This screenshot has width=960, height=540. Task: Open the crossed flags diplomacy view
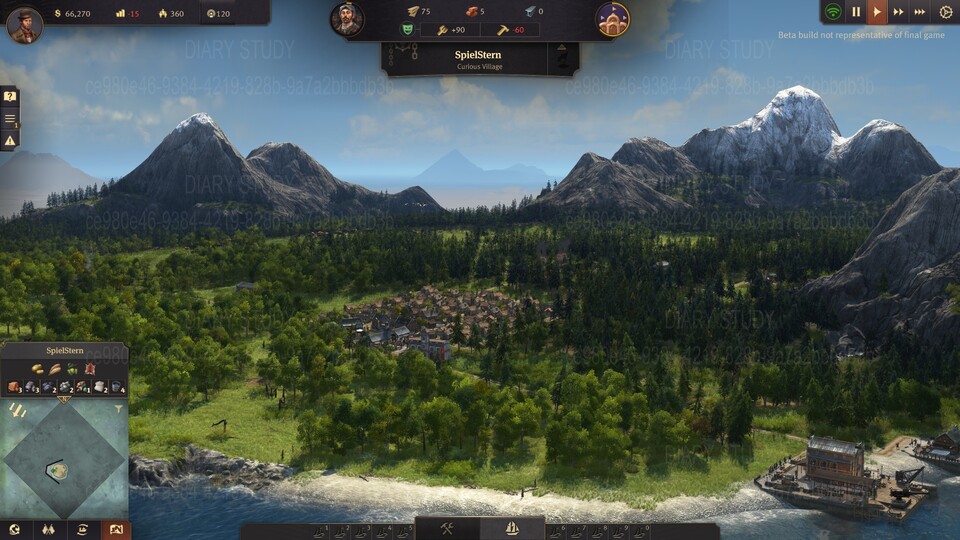point(47,530)
